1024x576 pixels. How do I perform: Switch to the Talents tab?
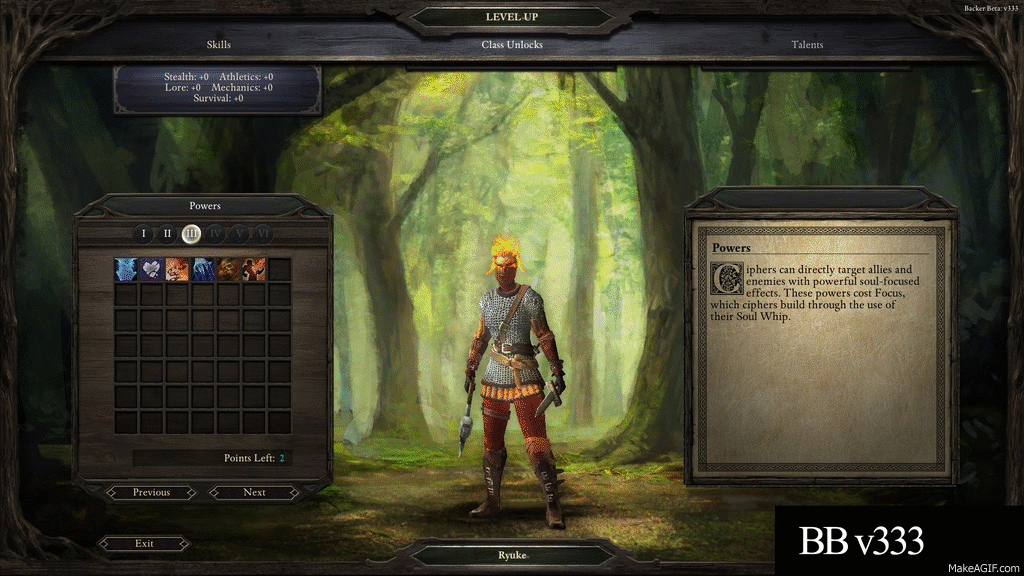807,45
